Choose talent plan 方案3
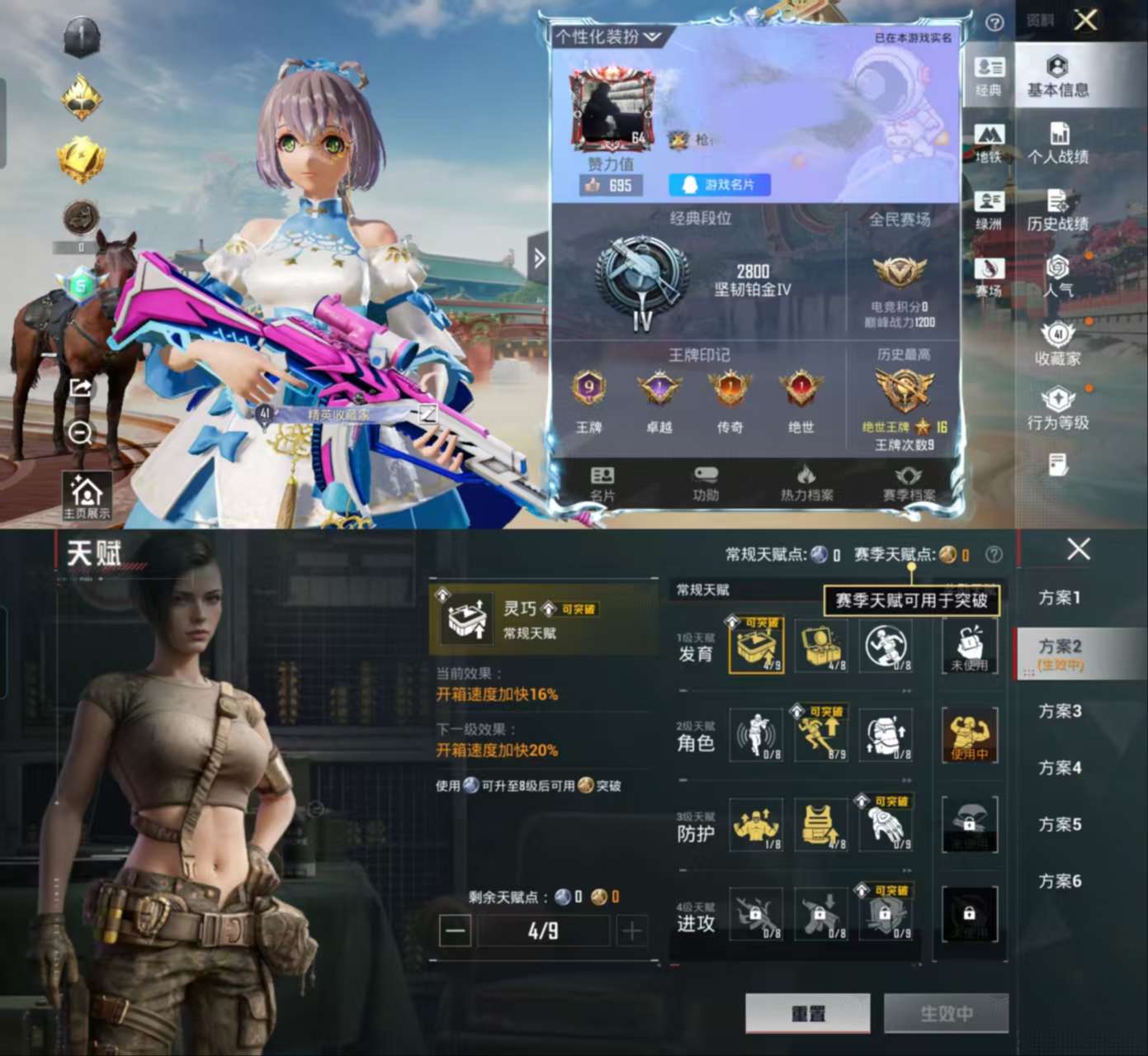 1060,711
